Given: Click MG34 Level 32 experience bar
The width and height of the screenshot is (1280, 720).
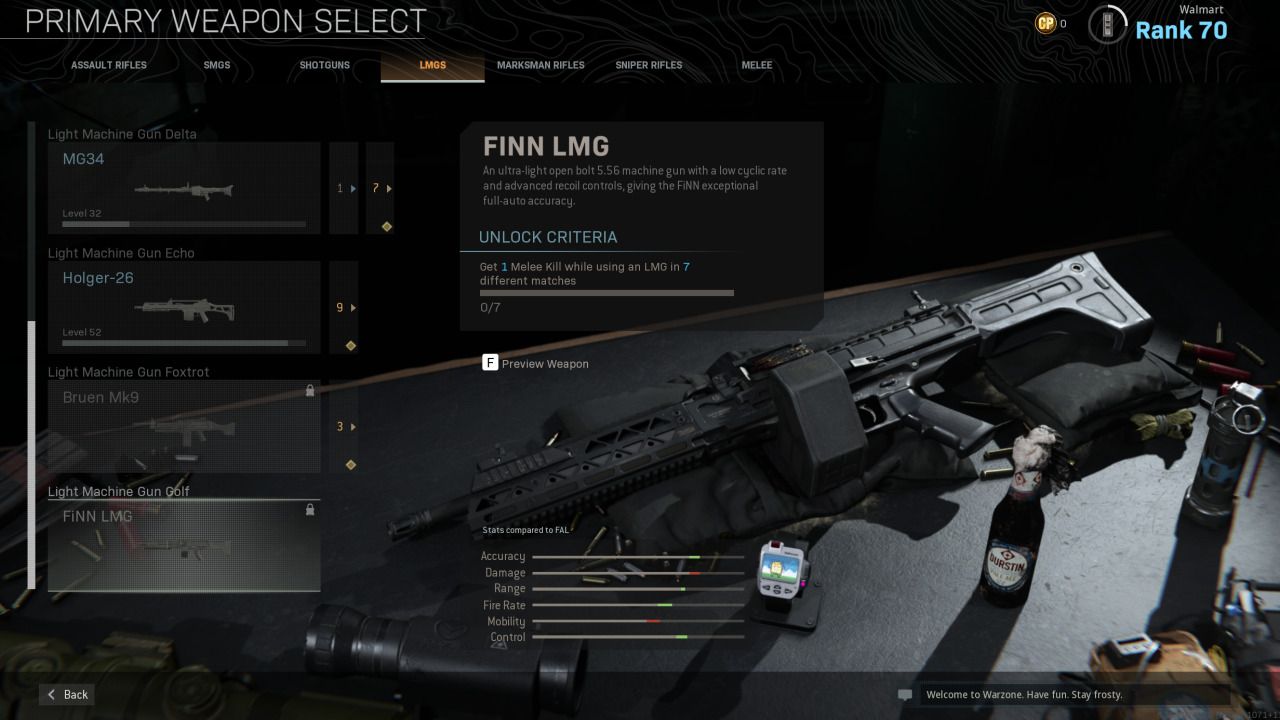Looking at the screenshot, I should tap(184, 223).
